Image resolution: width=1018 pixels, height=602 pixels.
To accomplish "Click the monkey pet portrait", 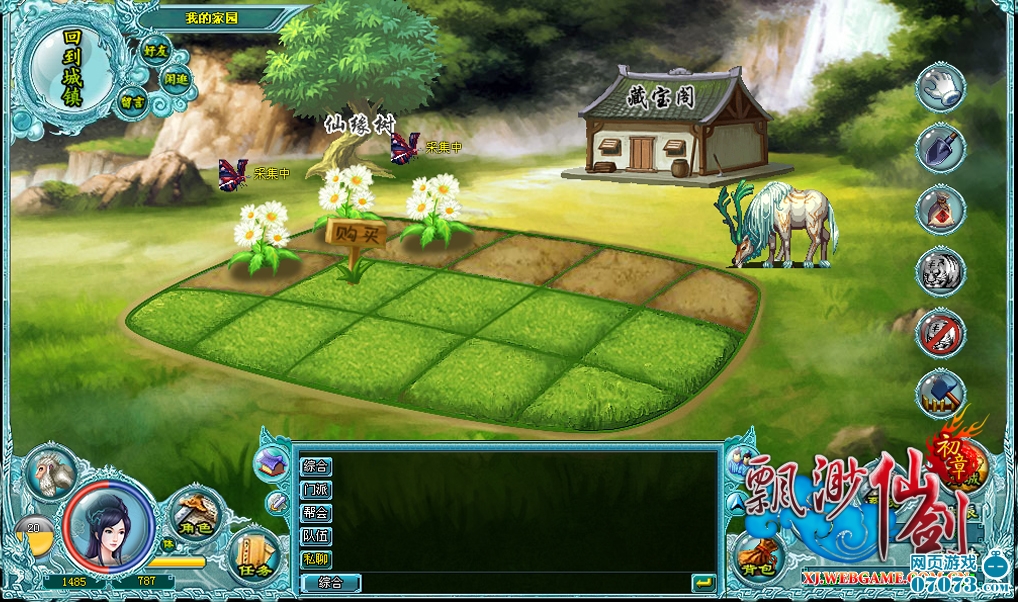I will pos(50,472).
